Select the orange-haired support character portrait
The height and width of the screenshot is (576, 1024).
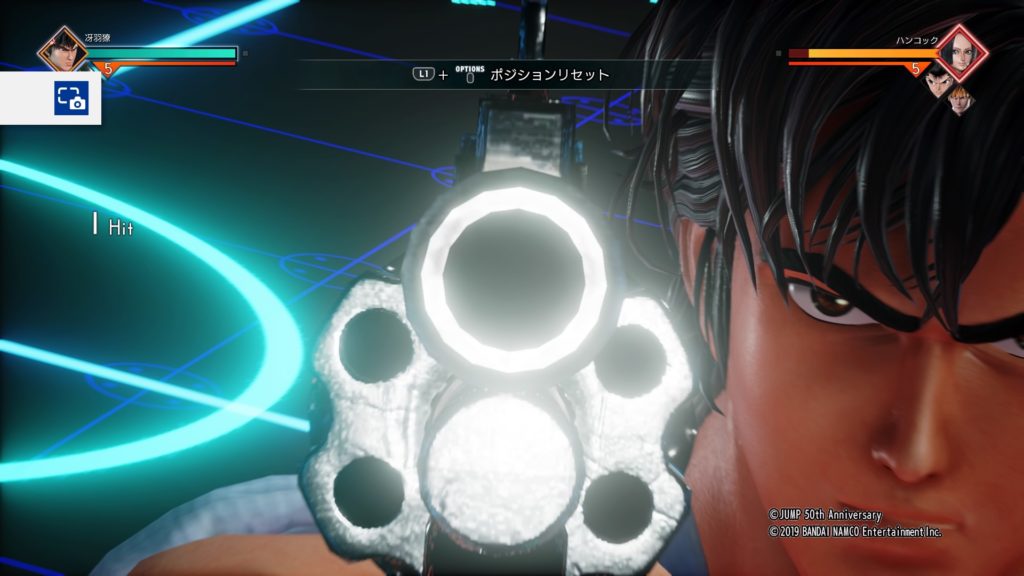959,98
